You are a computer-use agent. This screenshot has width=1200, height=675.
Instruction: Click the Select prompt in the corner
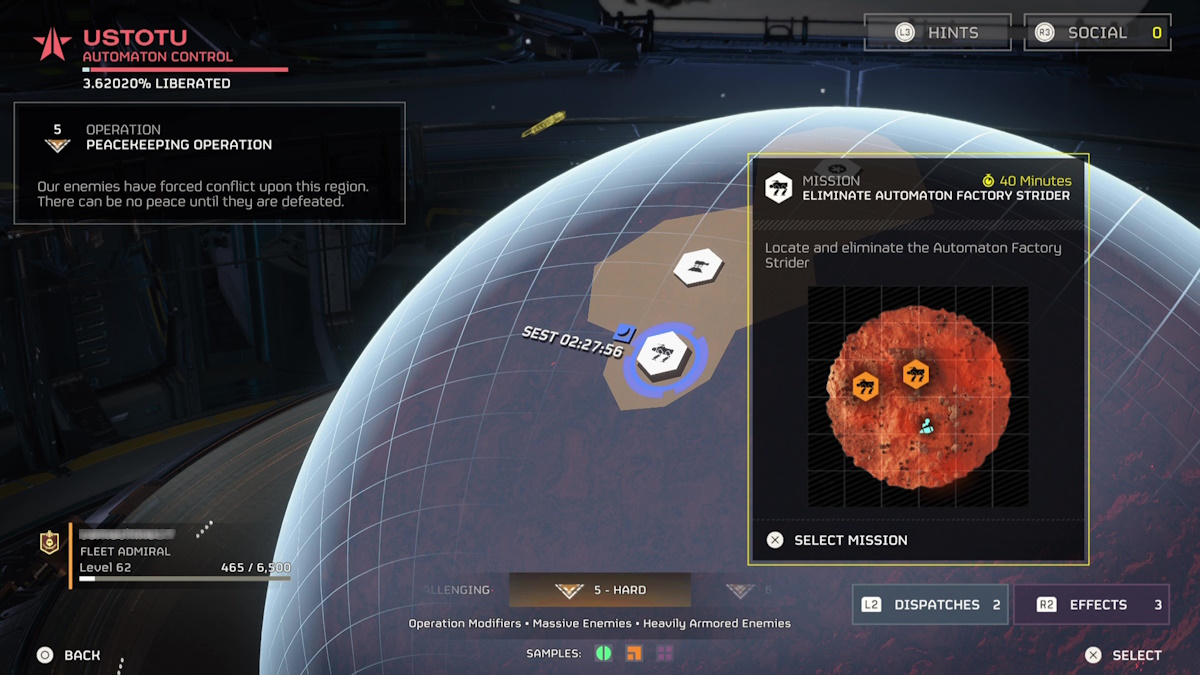click(x=1124, y=655)
